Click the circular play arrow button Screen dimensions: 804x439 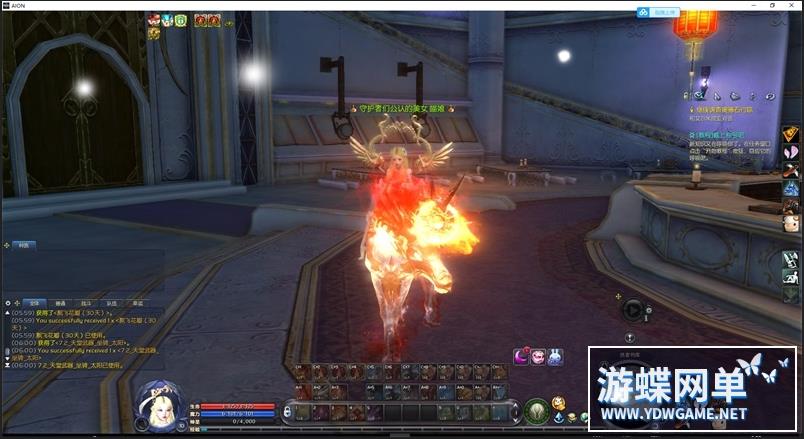point(633,309)
